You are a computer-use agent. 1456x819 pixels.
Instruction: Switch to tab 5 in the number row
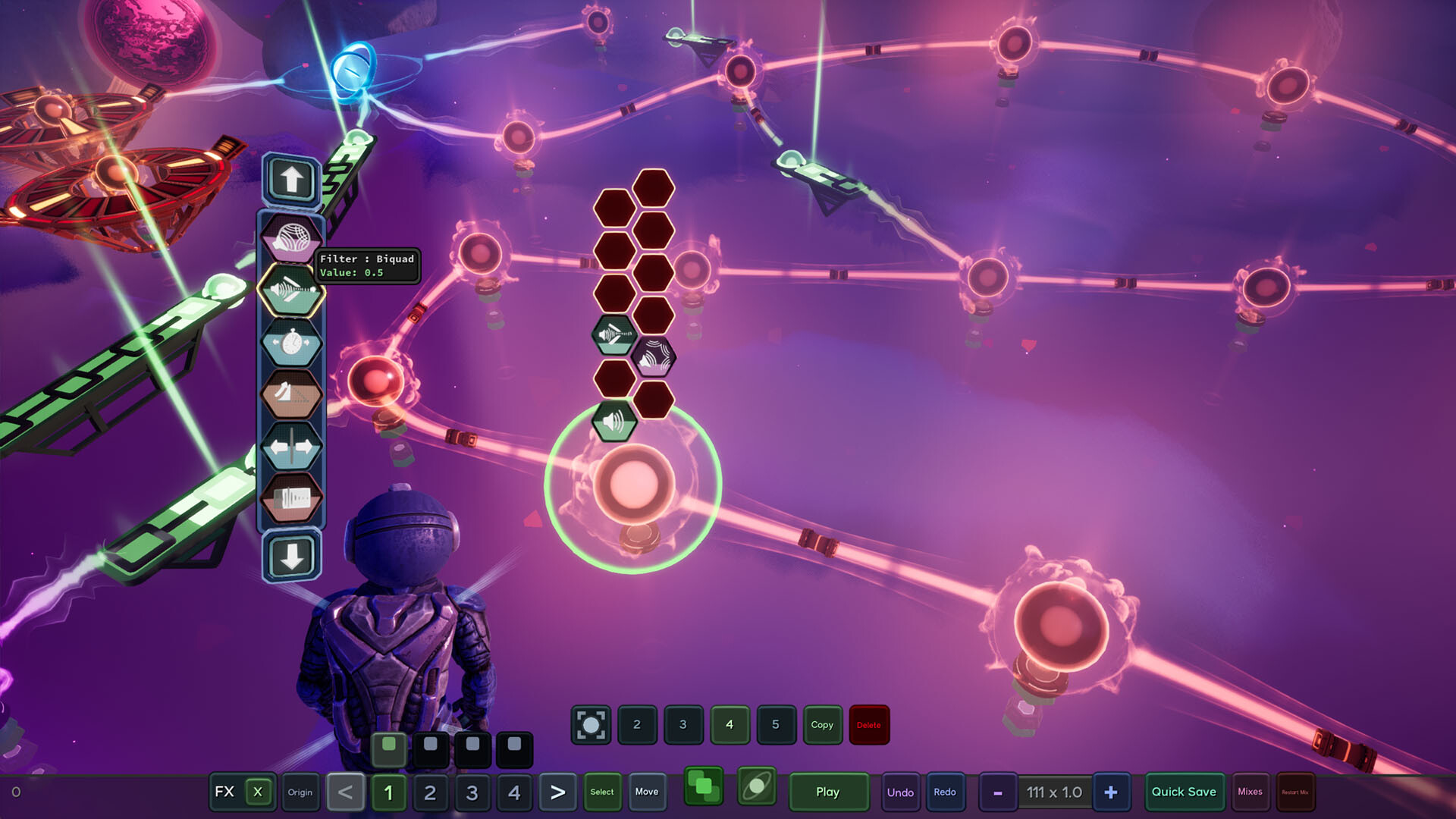[x=776, y=725]
